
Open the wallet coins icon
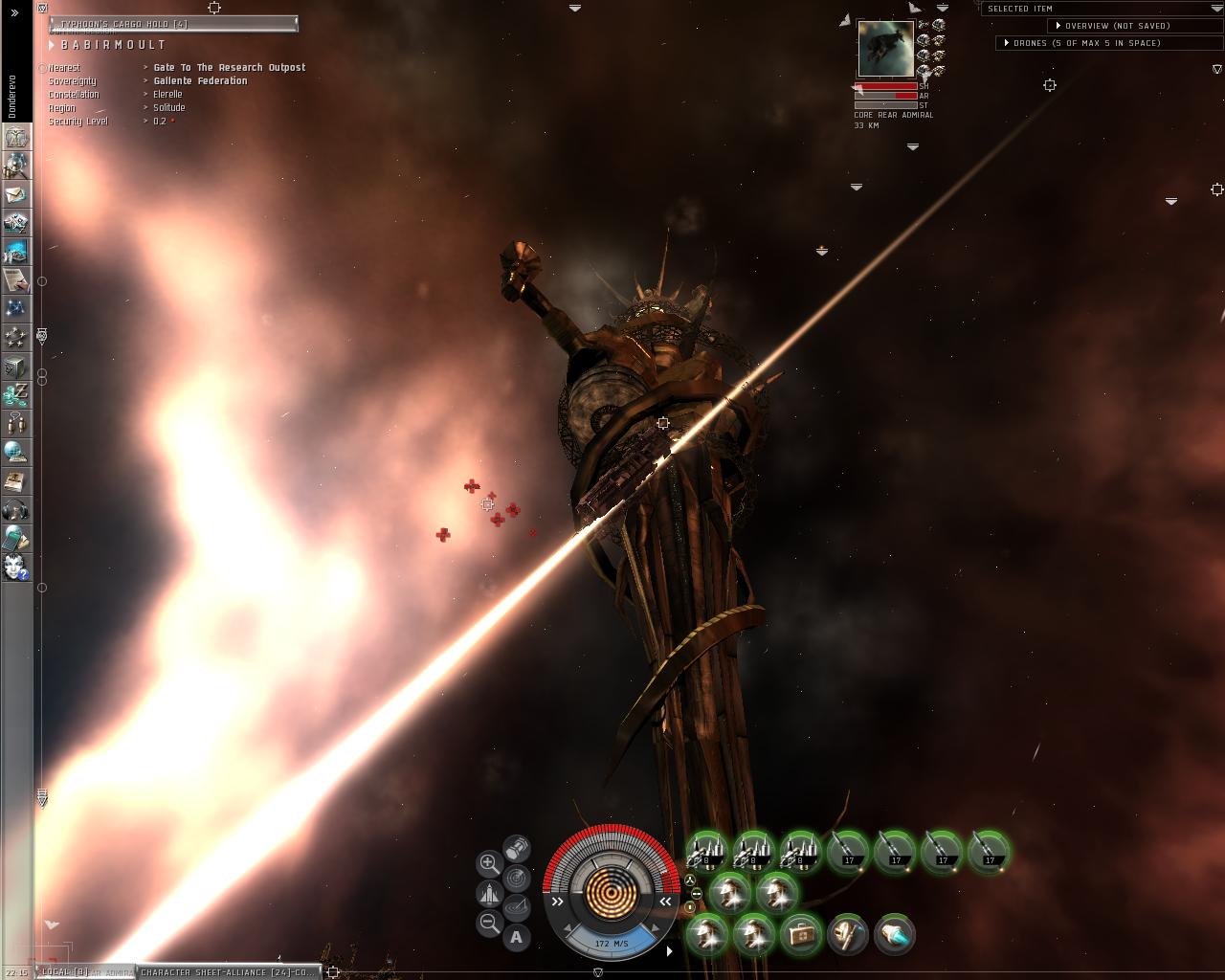16,393
